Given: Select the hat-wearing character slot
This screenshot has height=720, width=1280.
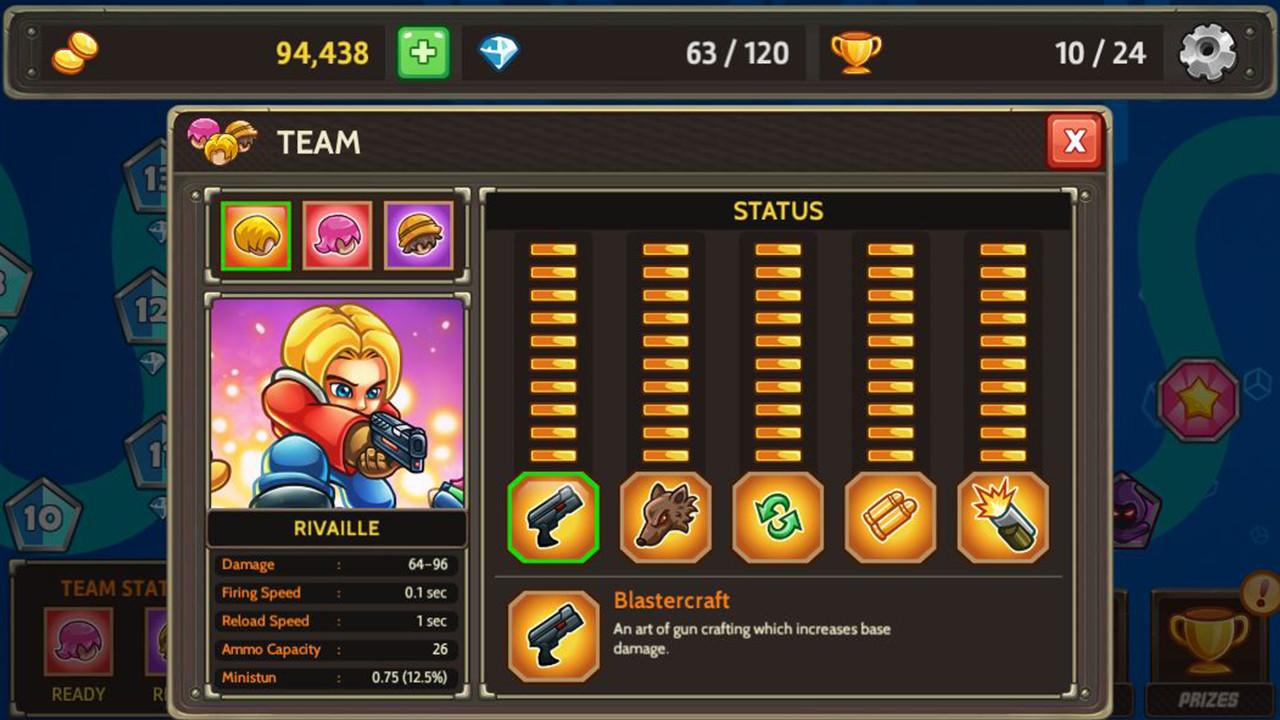Looking at the screenshot, I should 419,236.
